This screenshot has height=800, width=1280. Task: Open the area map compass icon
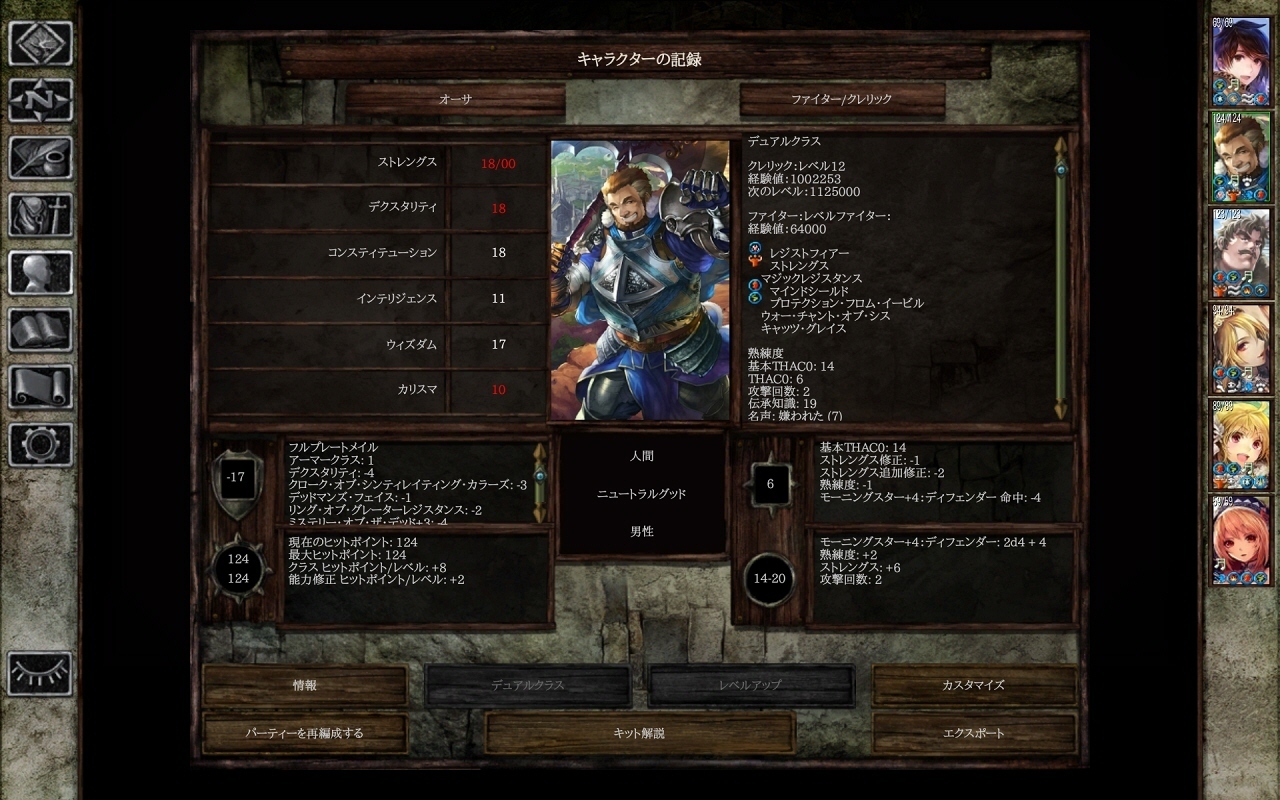tap(41, 101)
